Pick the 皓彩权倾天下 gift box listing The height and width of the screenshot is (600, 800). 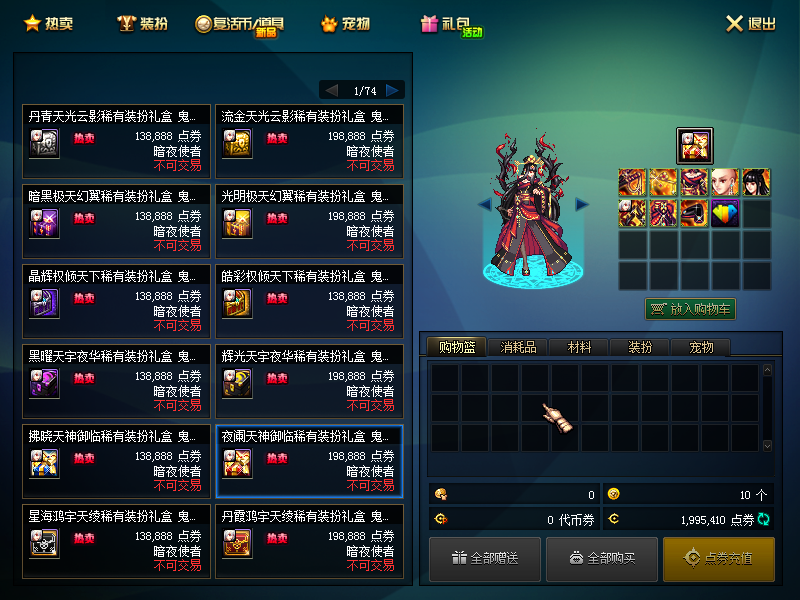[309, 298]
